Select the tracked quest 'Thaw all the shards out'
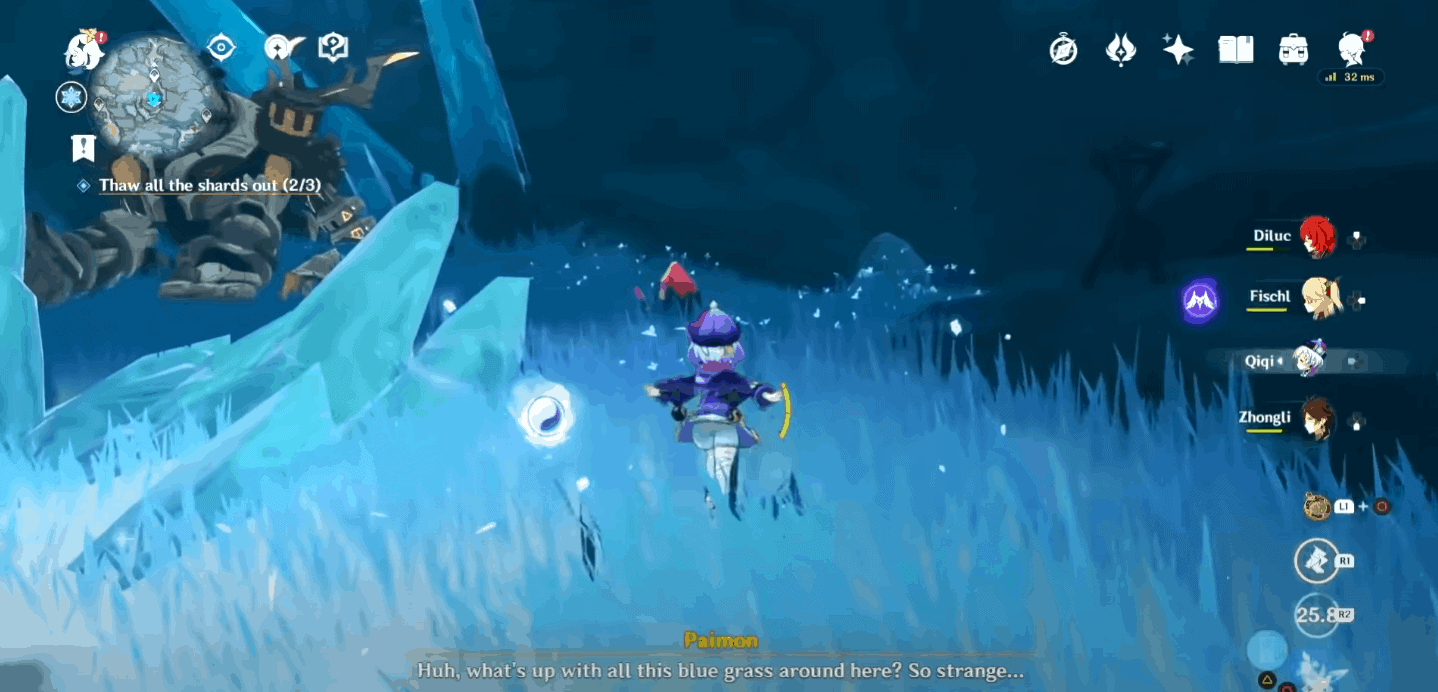This screenshot has height=692, width=1438. 209,186
